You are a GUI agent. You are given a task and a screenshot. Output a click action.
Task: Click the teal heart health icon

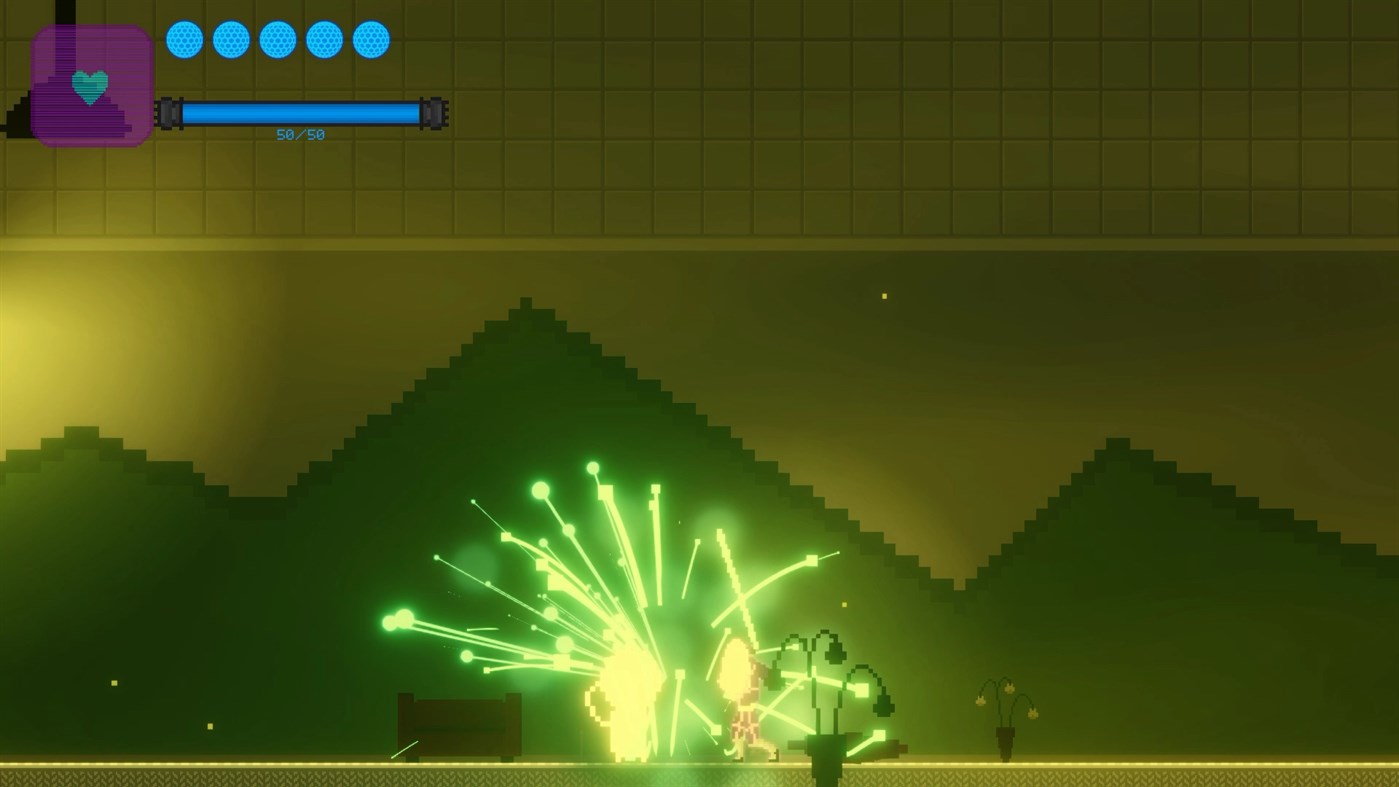[x=89, y=86]
